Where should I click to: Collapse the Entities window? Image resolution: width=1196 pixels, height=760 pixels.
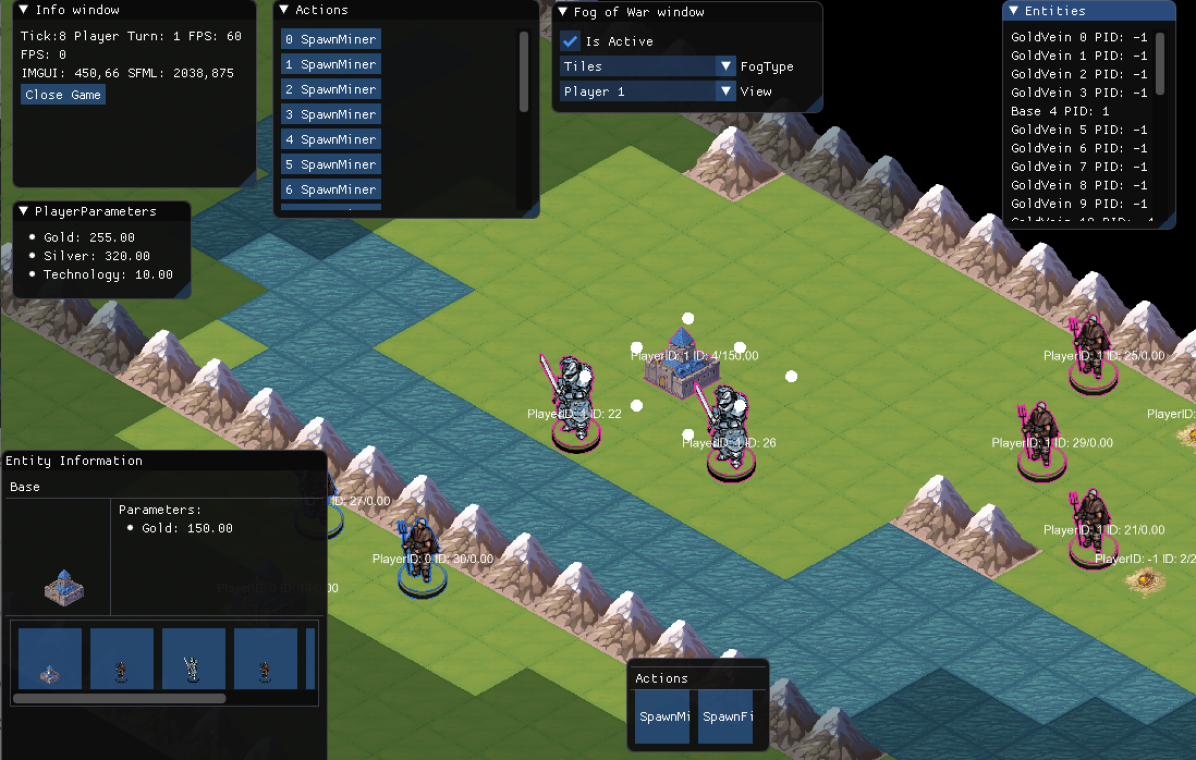pyautogui.click(x=1014, y=11)
